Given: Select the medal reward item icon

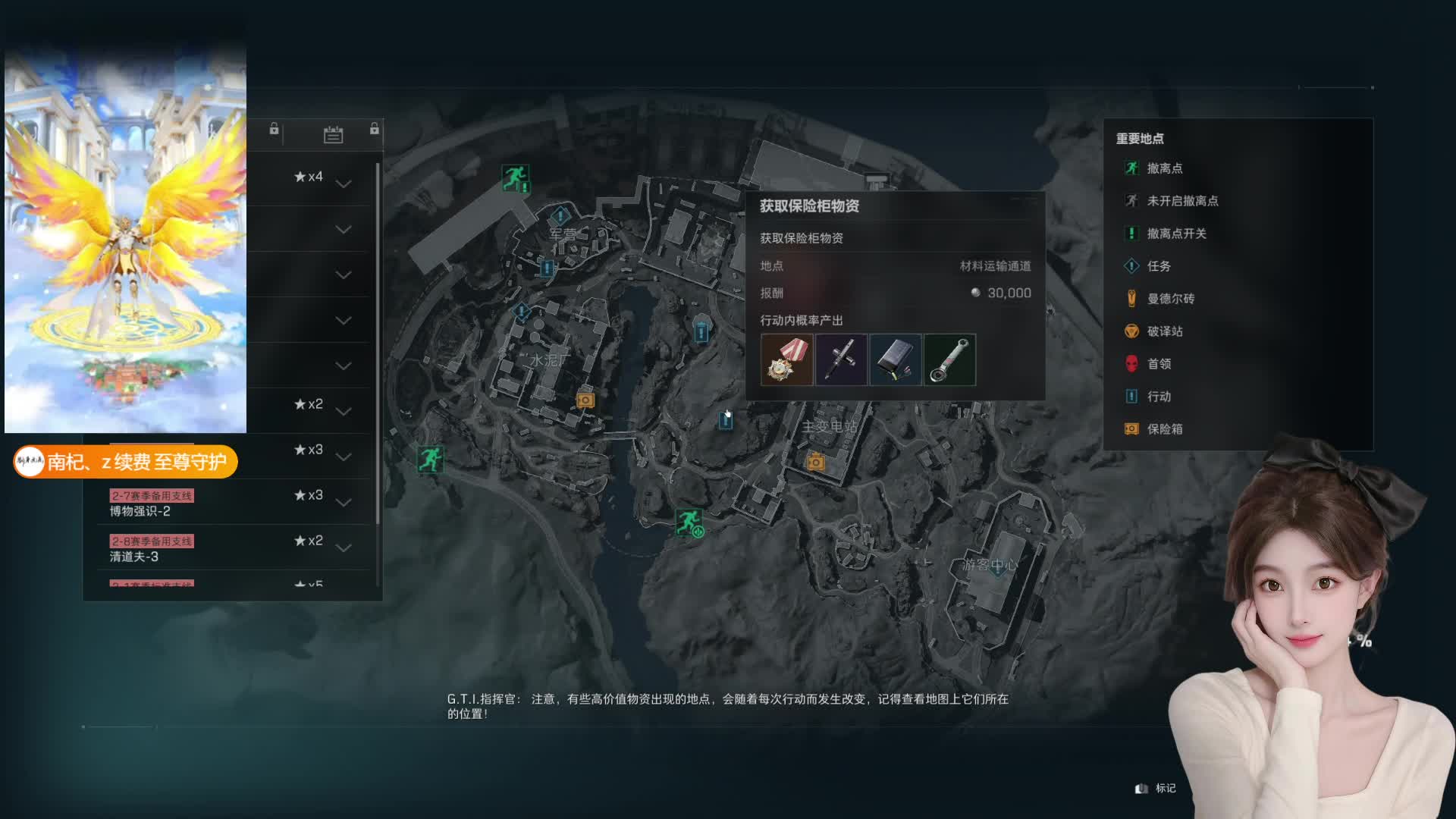Looking at the screenshot, I should [x=786, y=360].
